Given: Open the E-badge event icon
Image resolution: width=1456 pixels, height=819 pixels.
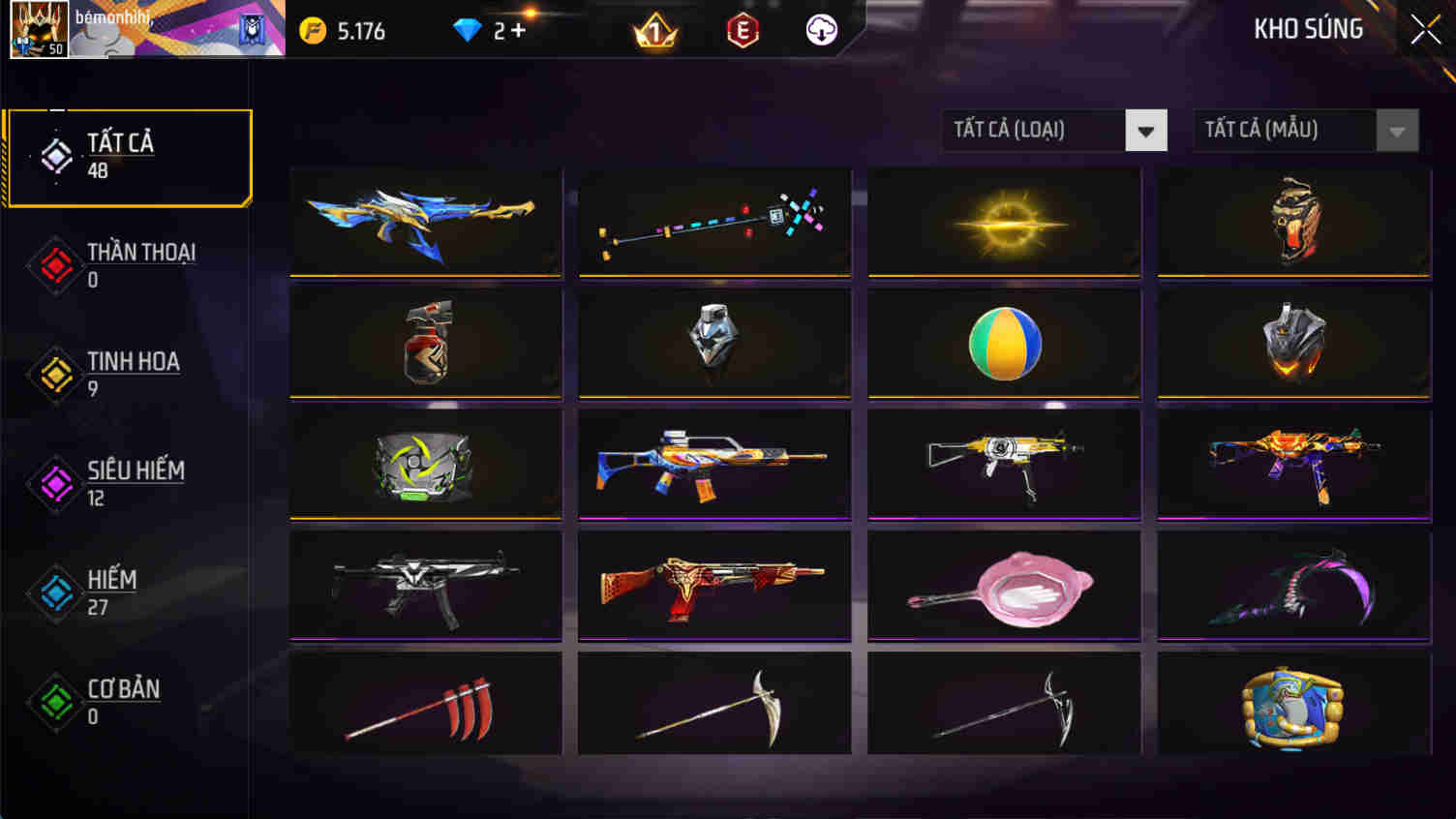Looking at the screenshot, I should (x=742, y=30).
